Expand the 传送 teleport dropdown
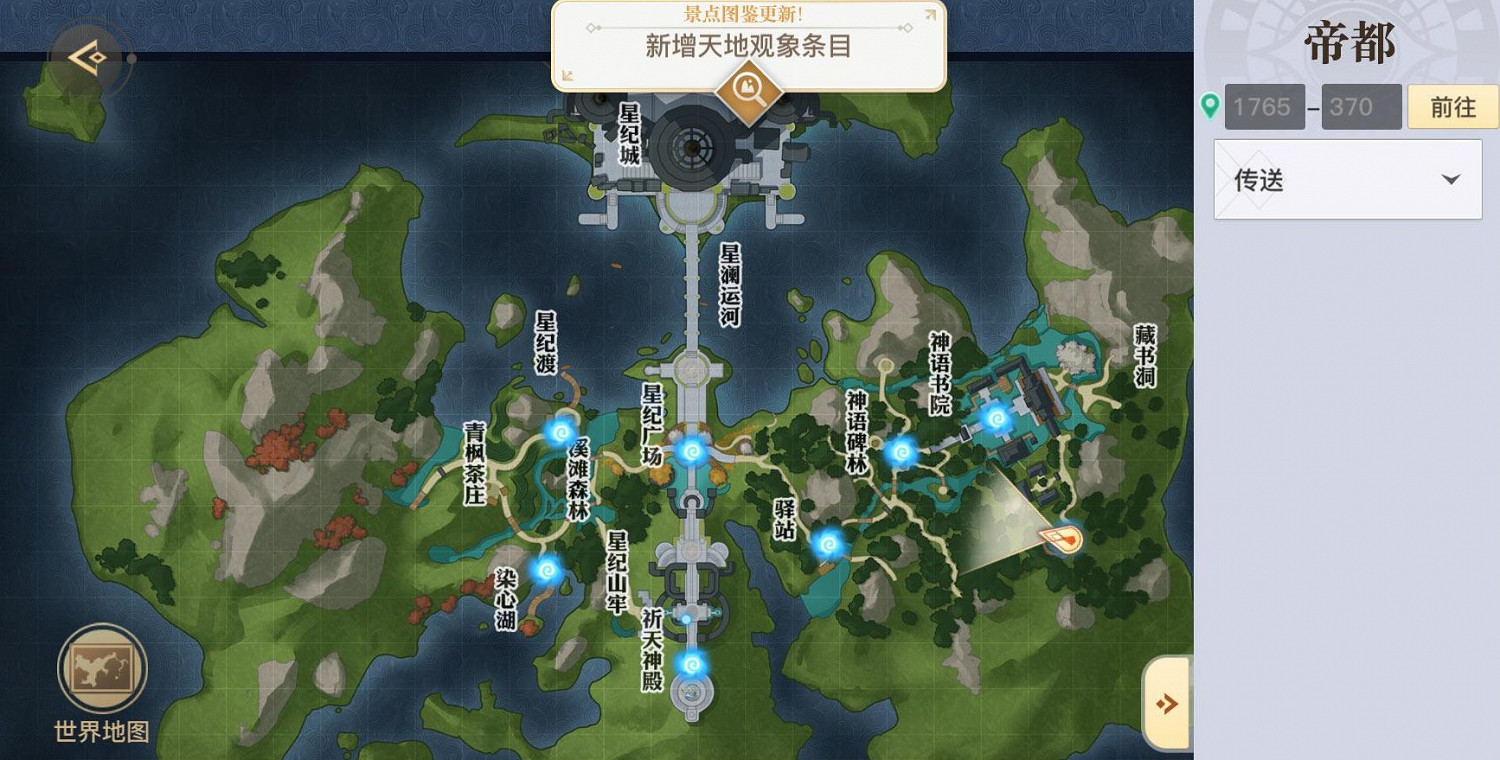The width and height of the screenshot is (1500, 760). pyautogui.click(x=1345, y=180)
